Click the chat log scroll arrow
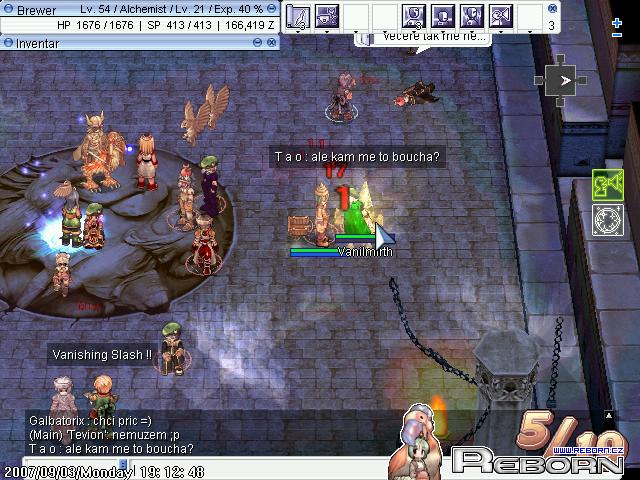The image size is (640, 480). pos(607,413)
